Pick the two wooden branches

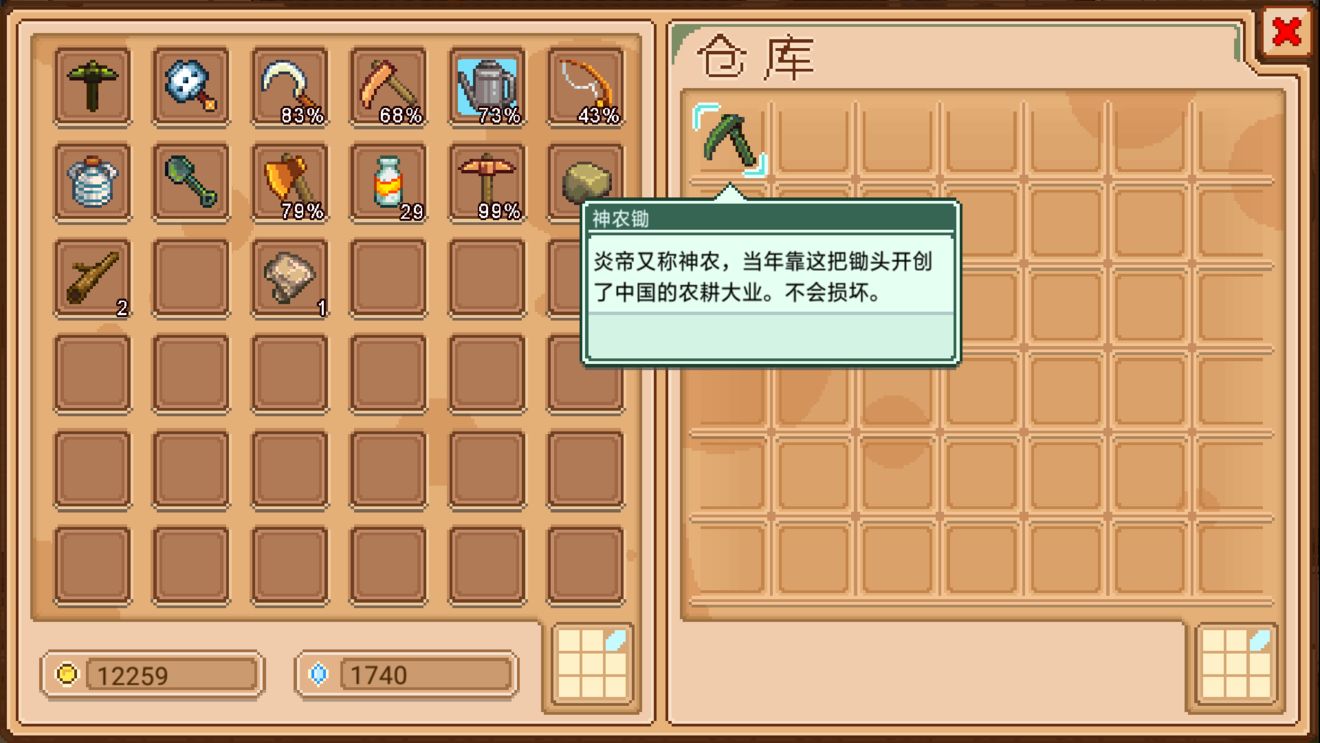pos(92,278)
